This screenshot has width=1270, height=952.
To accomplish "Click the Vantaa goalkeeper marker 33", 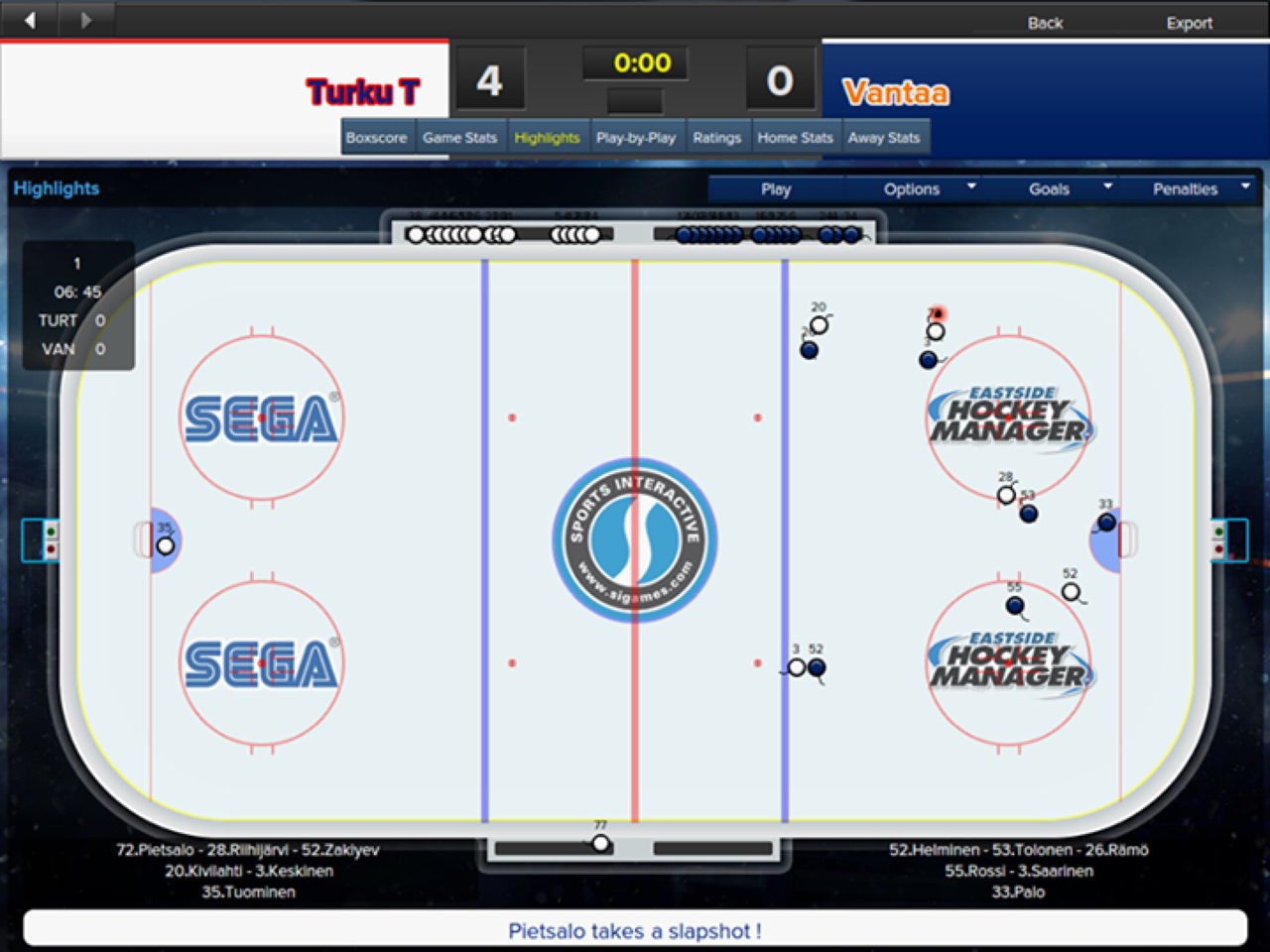I will coord(1105,521).
